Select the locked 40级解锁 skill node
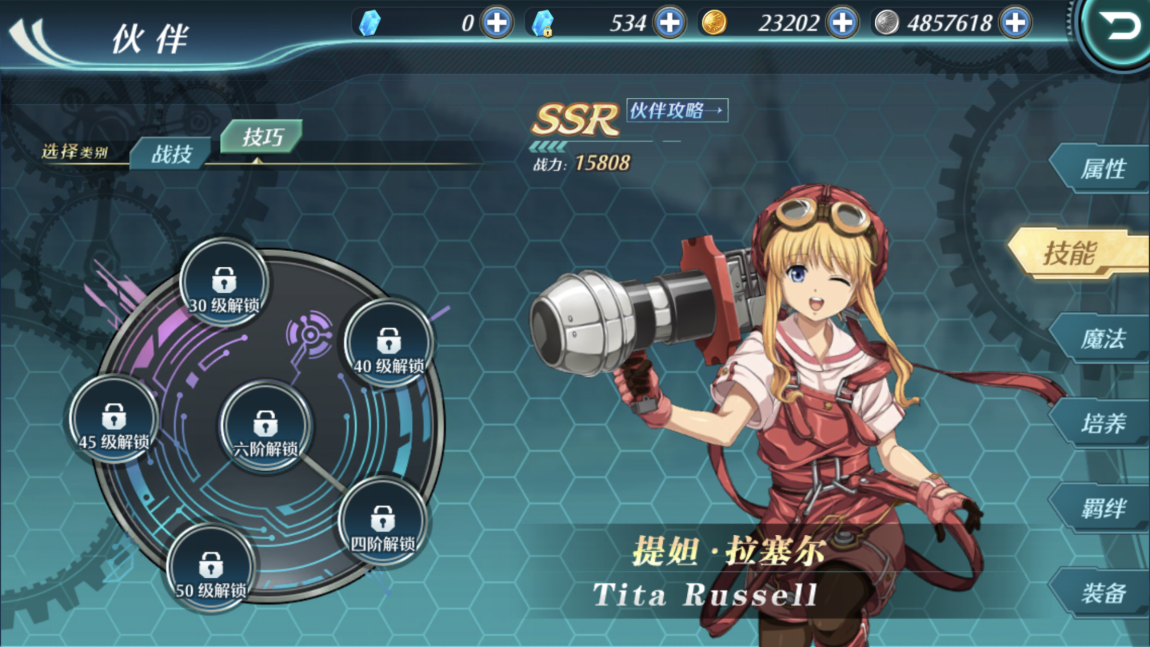1150x647 pixels. (388, 345)
